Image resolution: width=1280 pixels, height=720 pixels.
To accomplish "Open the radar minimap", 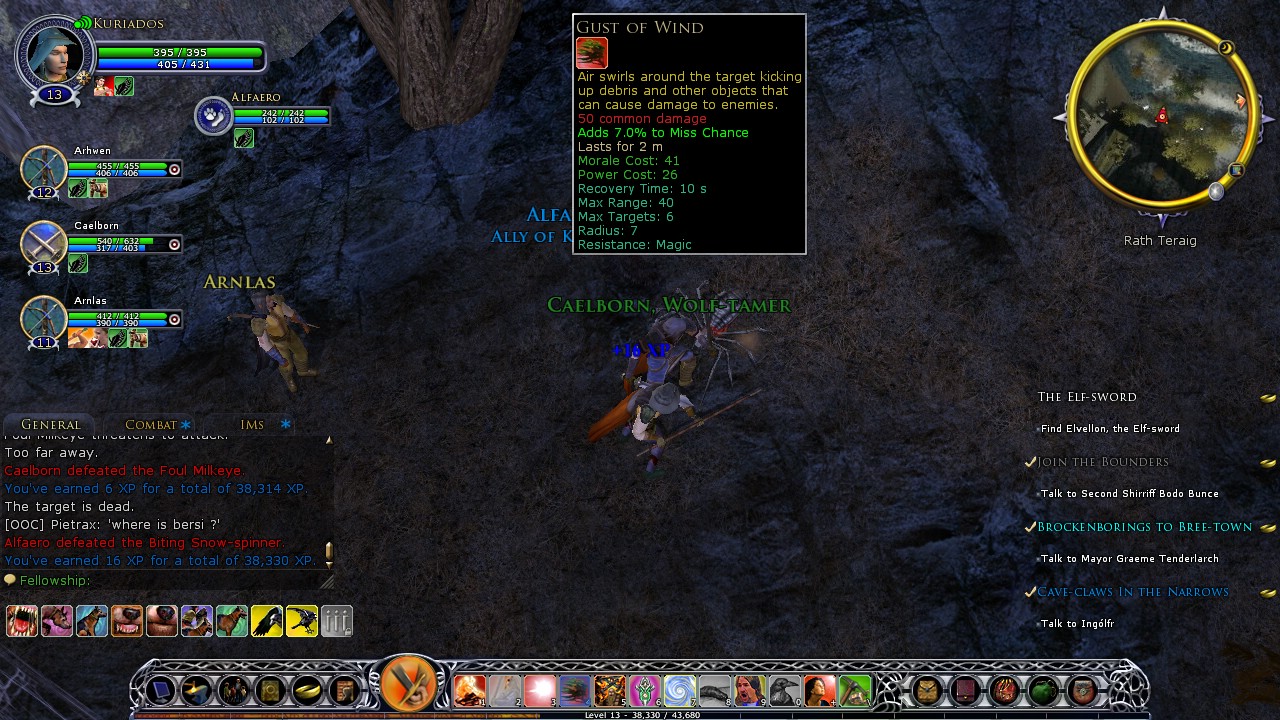I will pos(1160,115).
